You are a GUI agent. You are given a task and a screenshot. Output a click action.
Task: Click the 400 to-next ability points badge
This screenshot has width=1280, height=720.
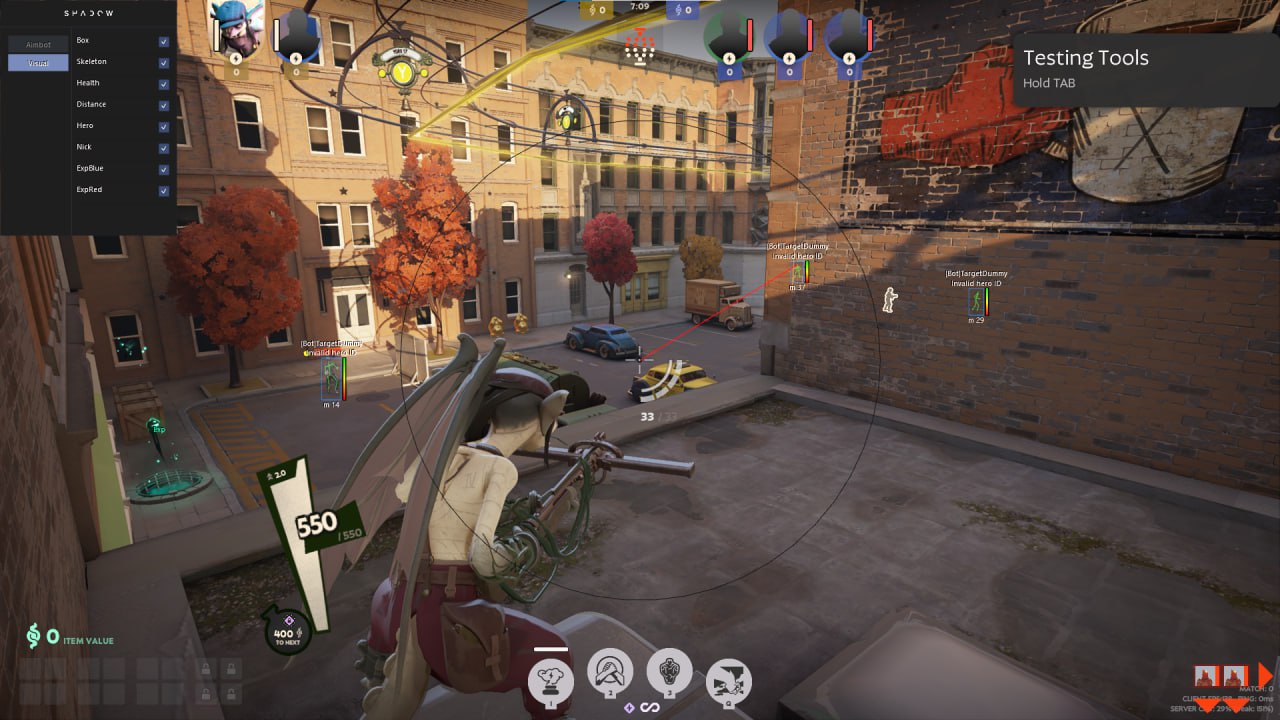pyautogui.click(x=284, y=632)
